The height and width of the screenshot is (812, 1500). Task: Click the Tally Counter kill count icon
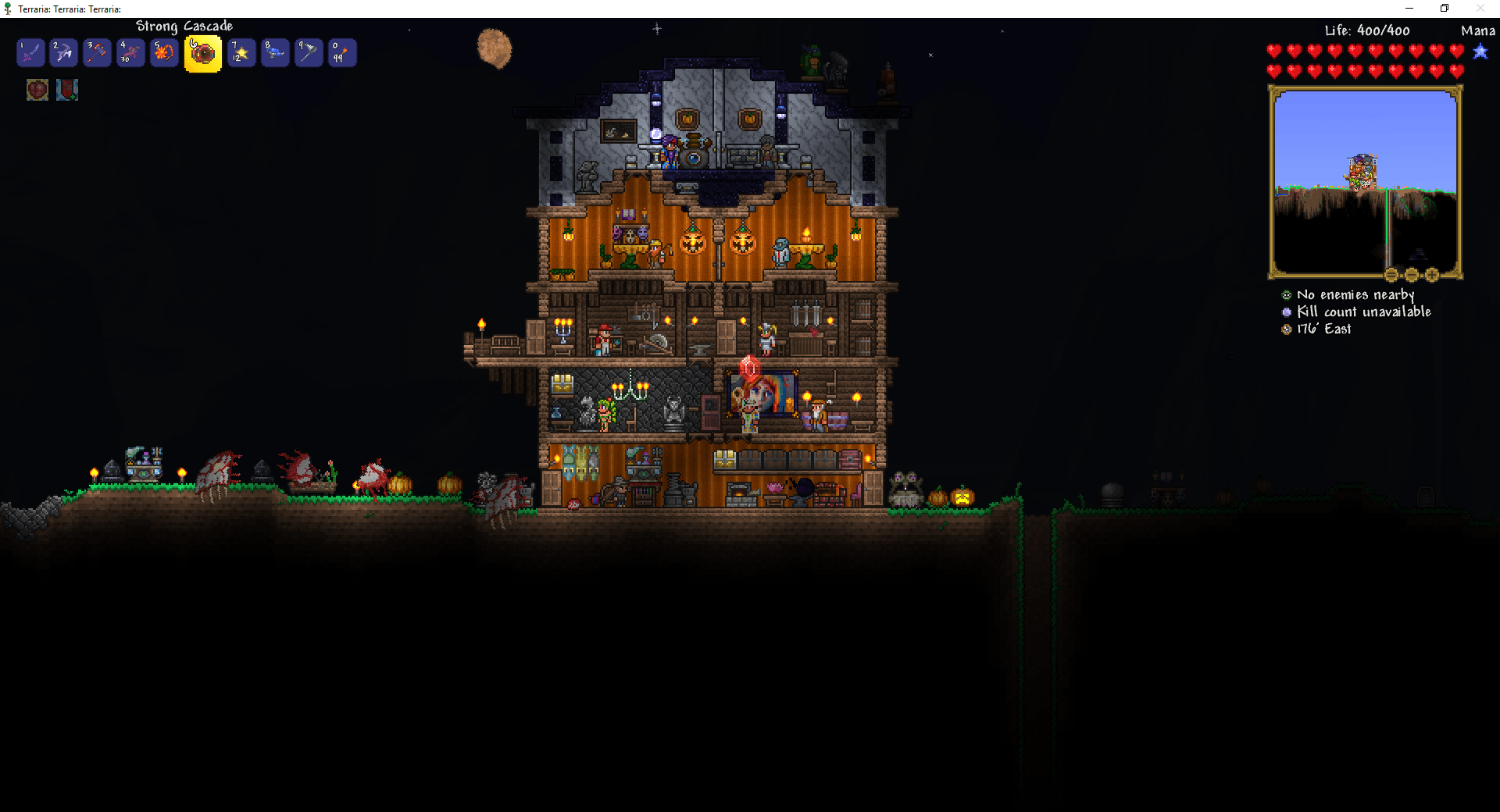pyautogui.click(x=1286, y=312)
